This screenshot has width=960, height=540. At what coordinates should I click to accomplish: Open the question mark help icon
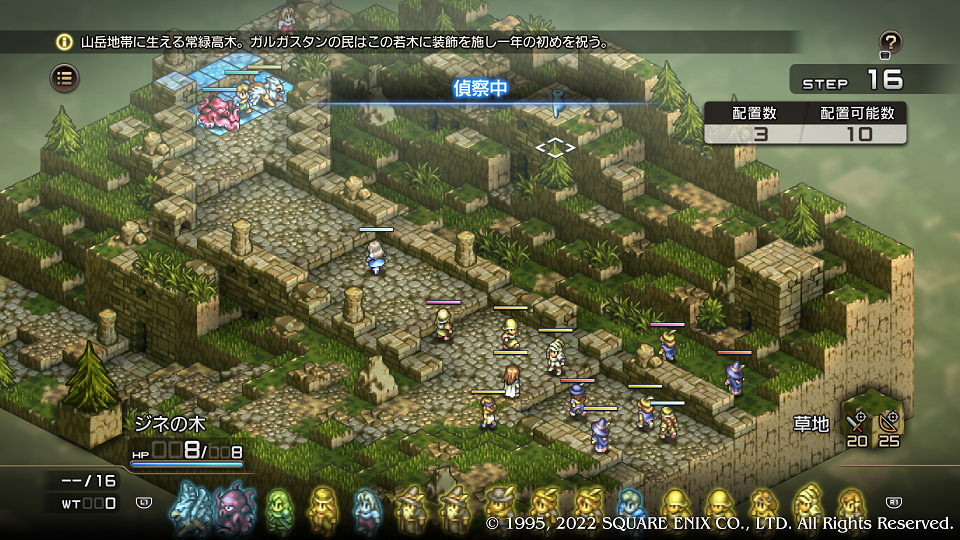pos(891,43)
